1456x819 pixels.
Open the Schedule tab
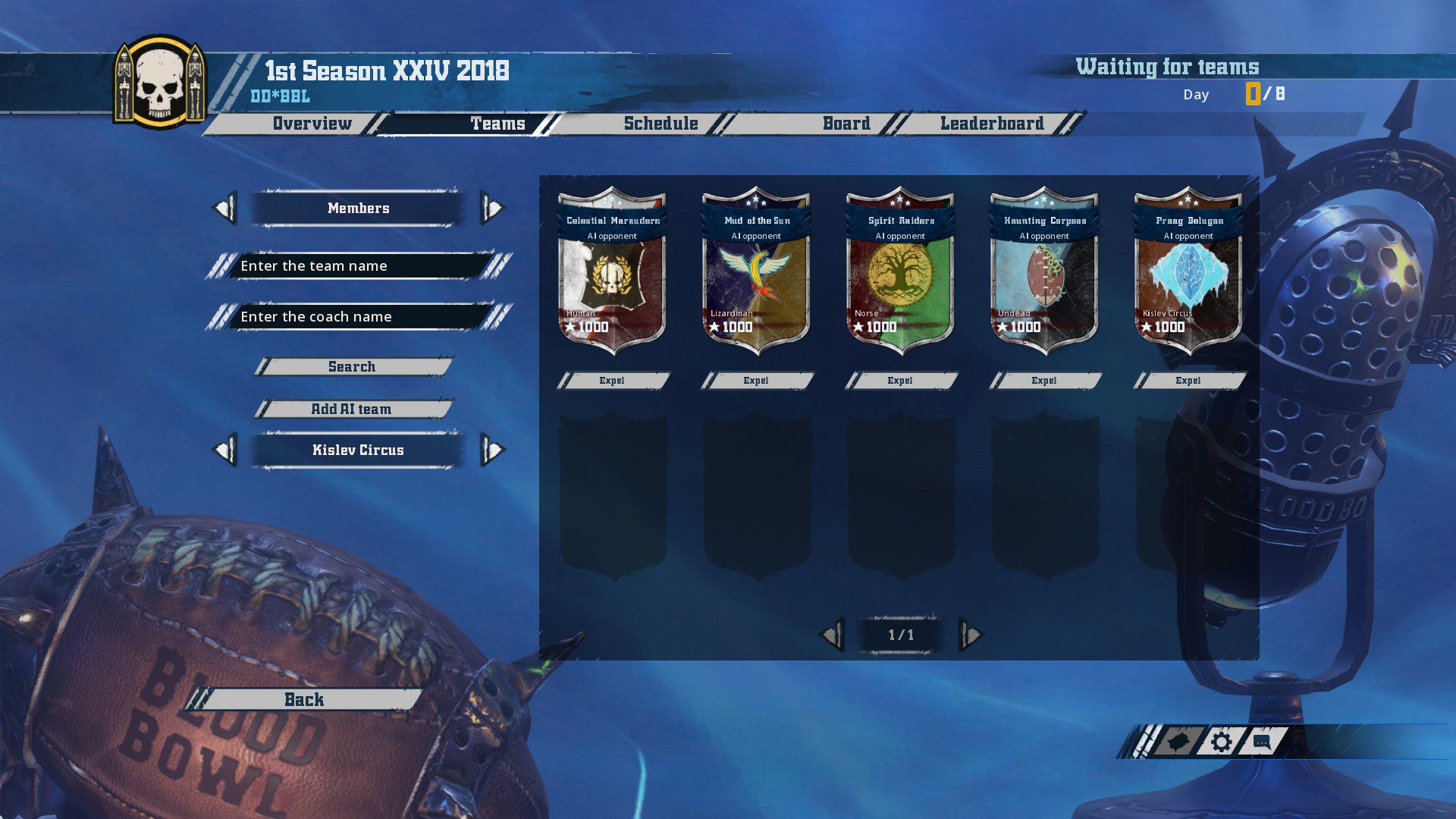pyautogui.click(x=661, y=124)
